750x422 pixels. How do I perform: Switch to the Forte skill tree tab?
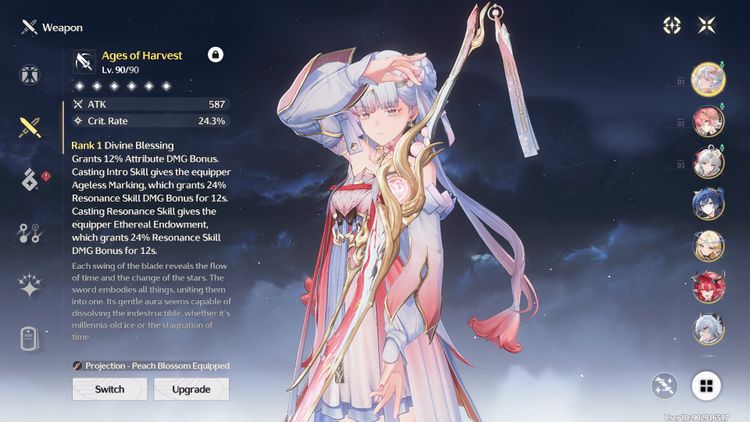[30, 233]
